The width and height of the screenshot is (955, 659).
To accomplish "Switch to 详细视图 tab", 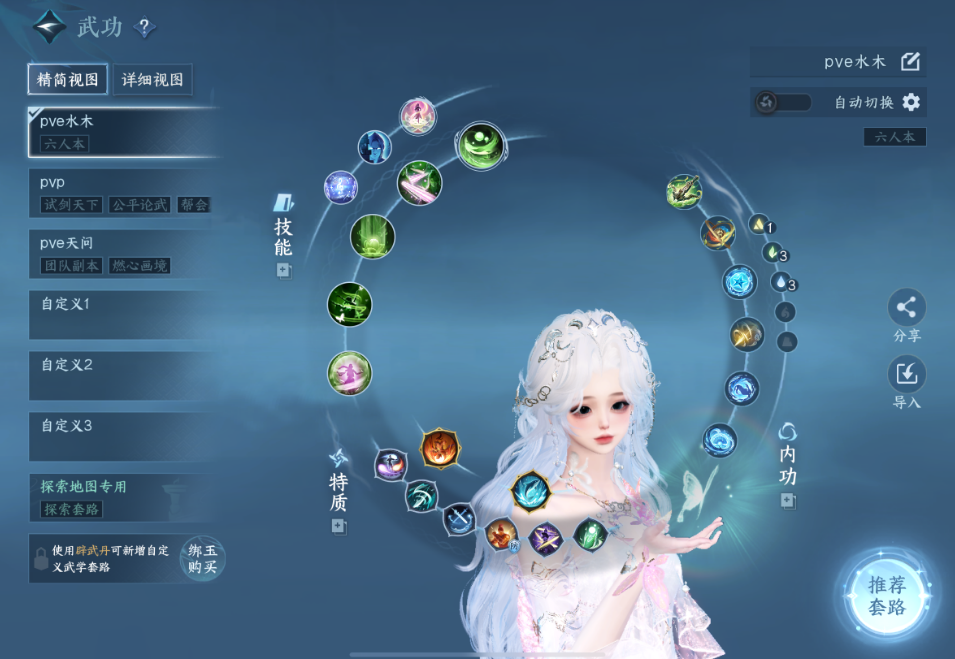I will click(x=151, y=80).
